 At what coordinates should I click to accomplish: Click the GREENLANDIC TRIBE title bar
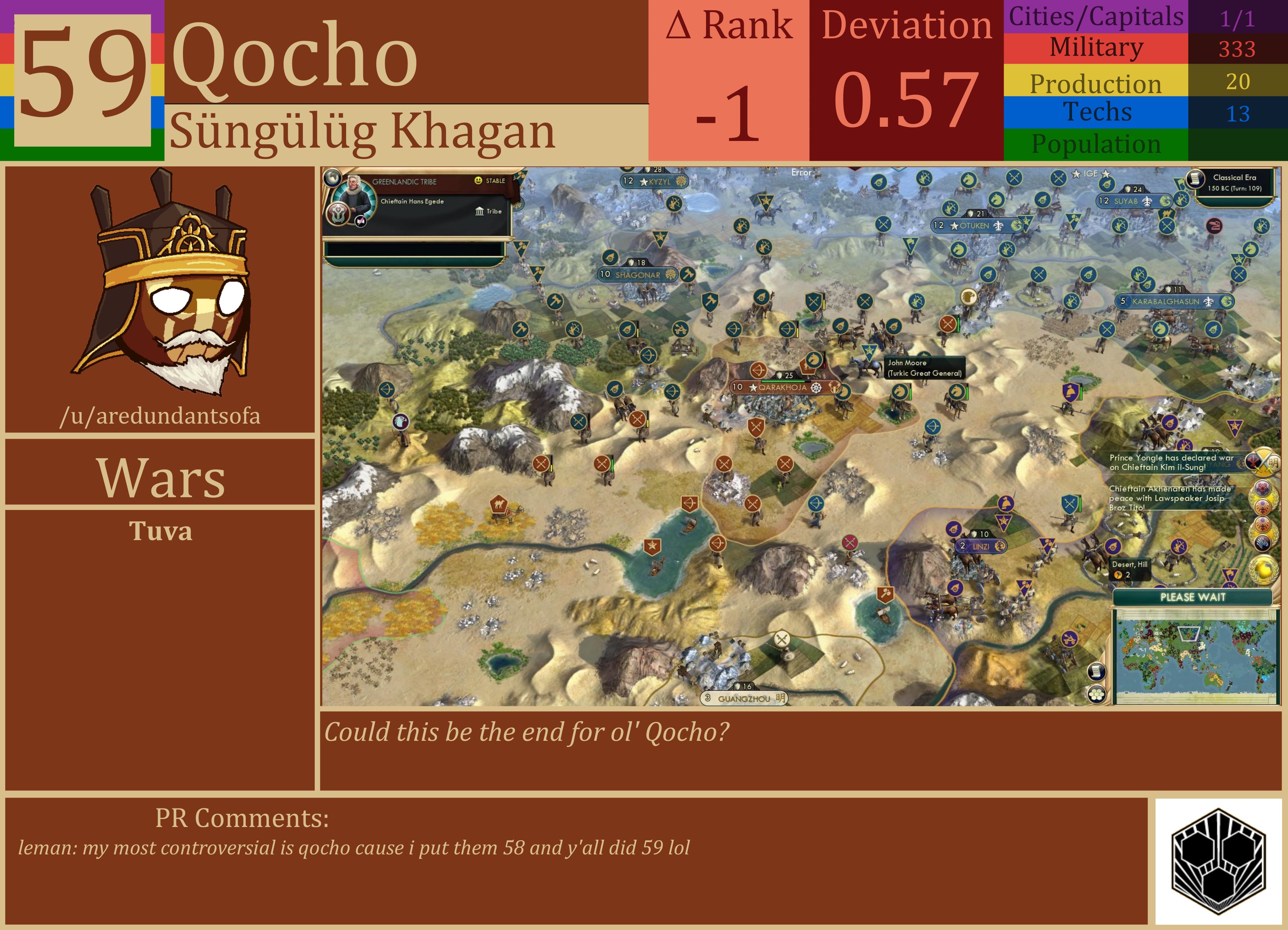click(404, 182)
